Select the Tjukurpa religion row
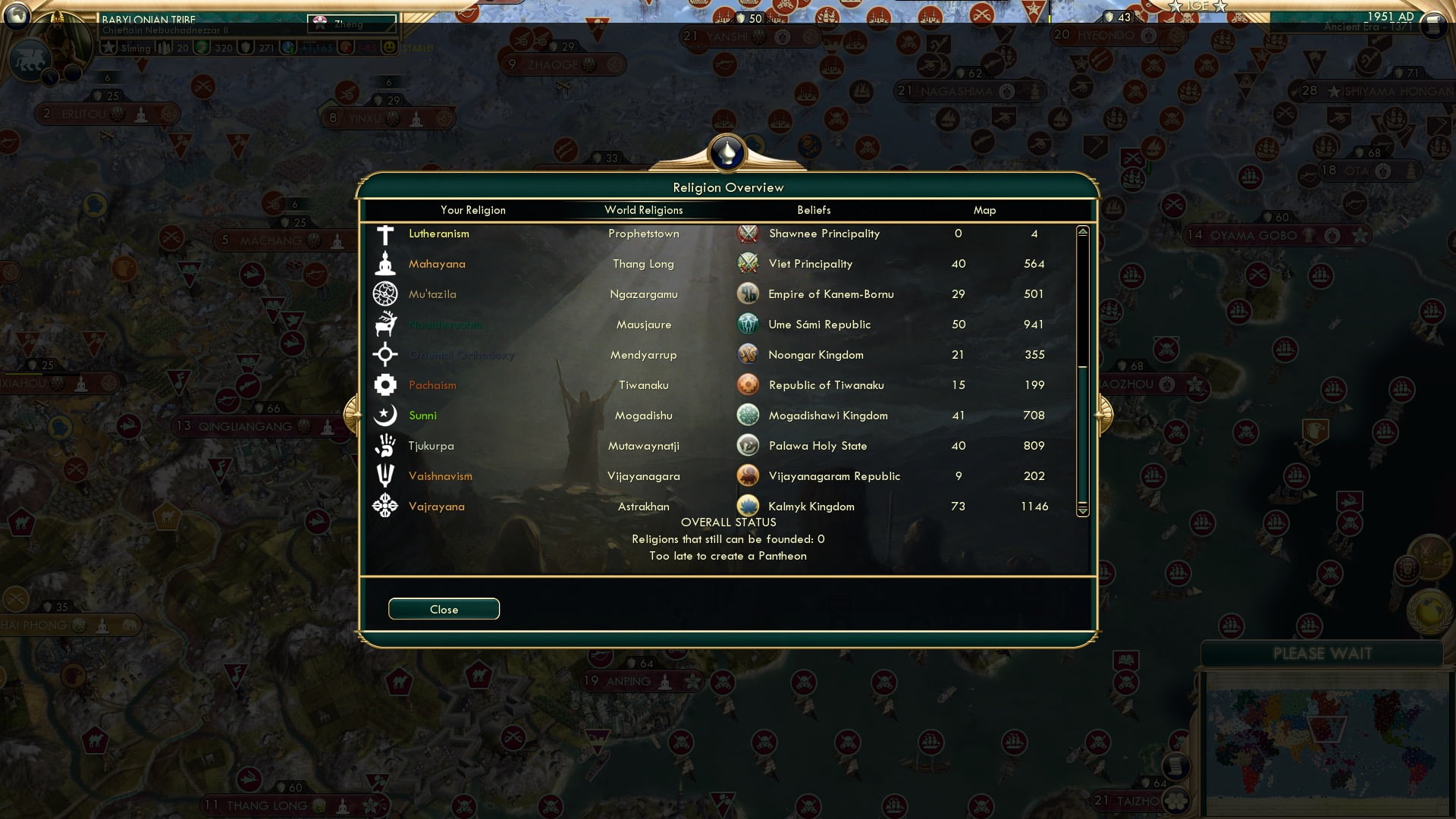The height and width of the screenshot is (819, 1456). pyautogui.click(x=431, y=446)
